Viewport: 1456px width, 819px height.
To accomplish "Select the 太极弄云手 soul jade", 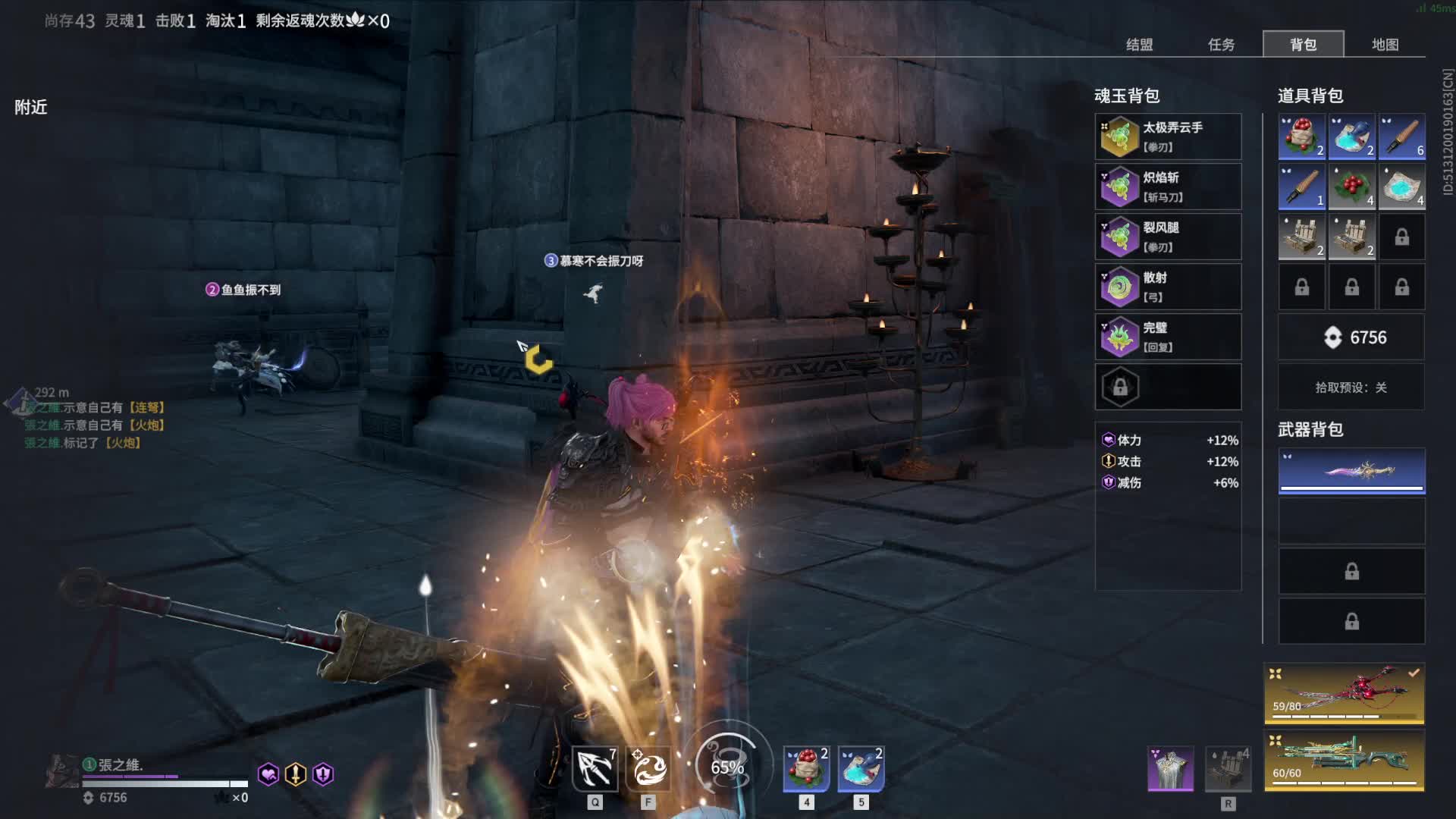I will [1168, 136].
